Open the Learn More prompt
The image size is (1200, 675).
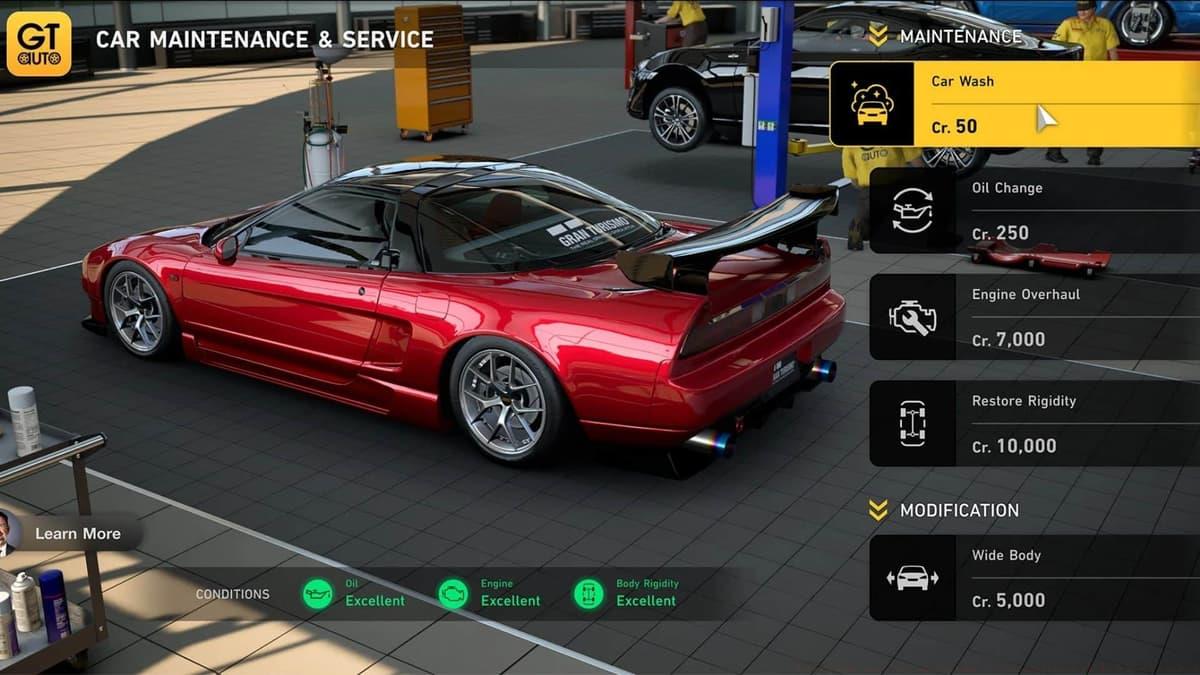[x=77, y=534]
